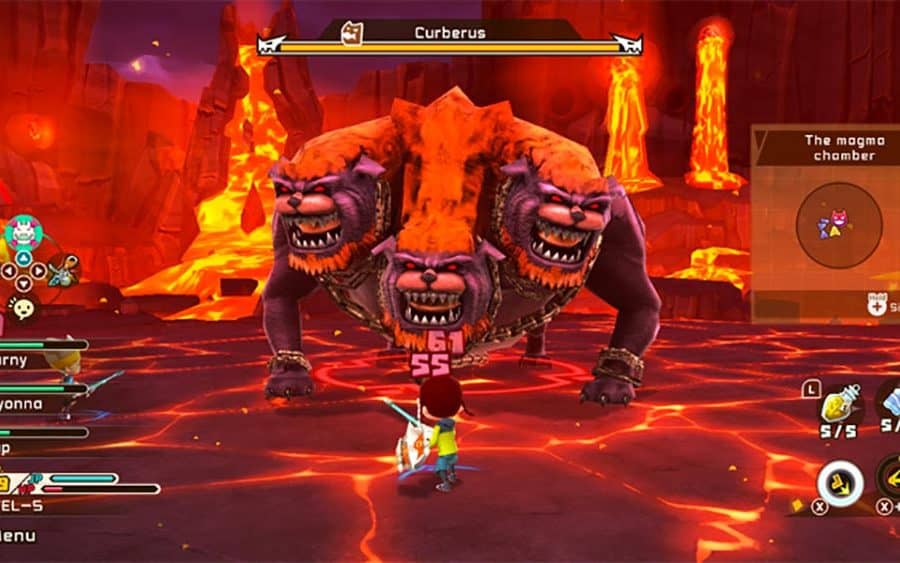Select the cat-face party icon
This screenshot has height=563, width=900.
click(x=22, y=234)
